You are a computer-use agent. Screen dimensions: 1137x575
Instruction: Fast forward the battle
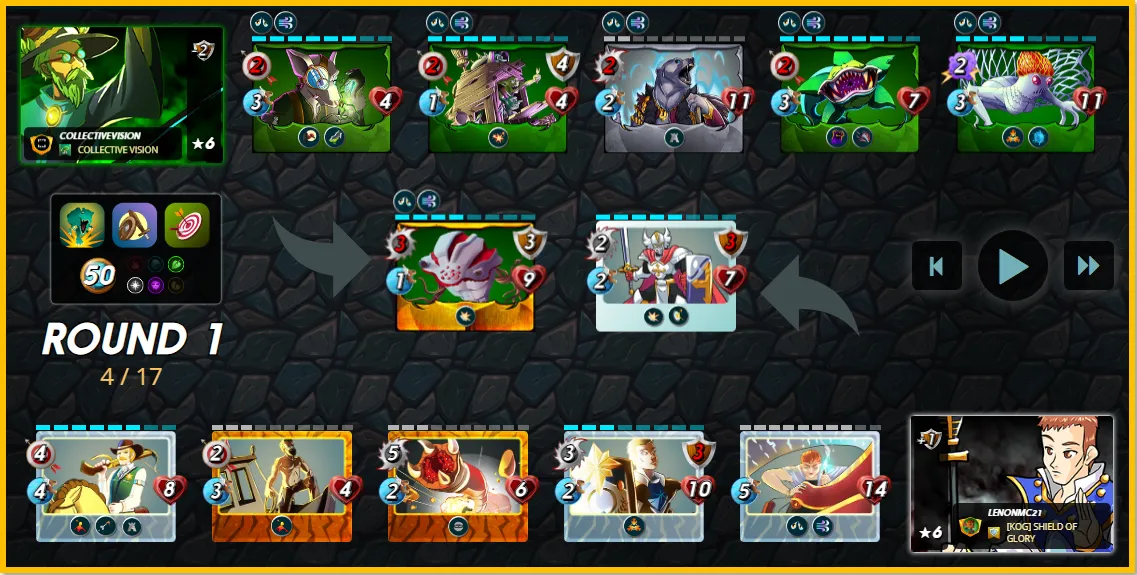(x=1088, y=266)
